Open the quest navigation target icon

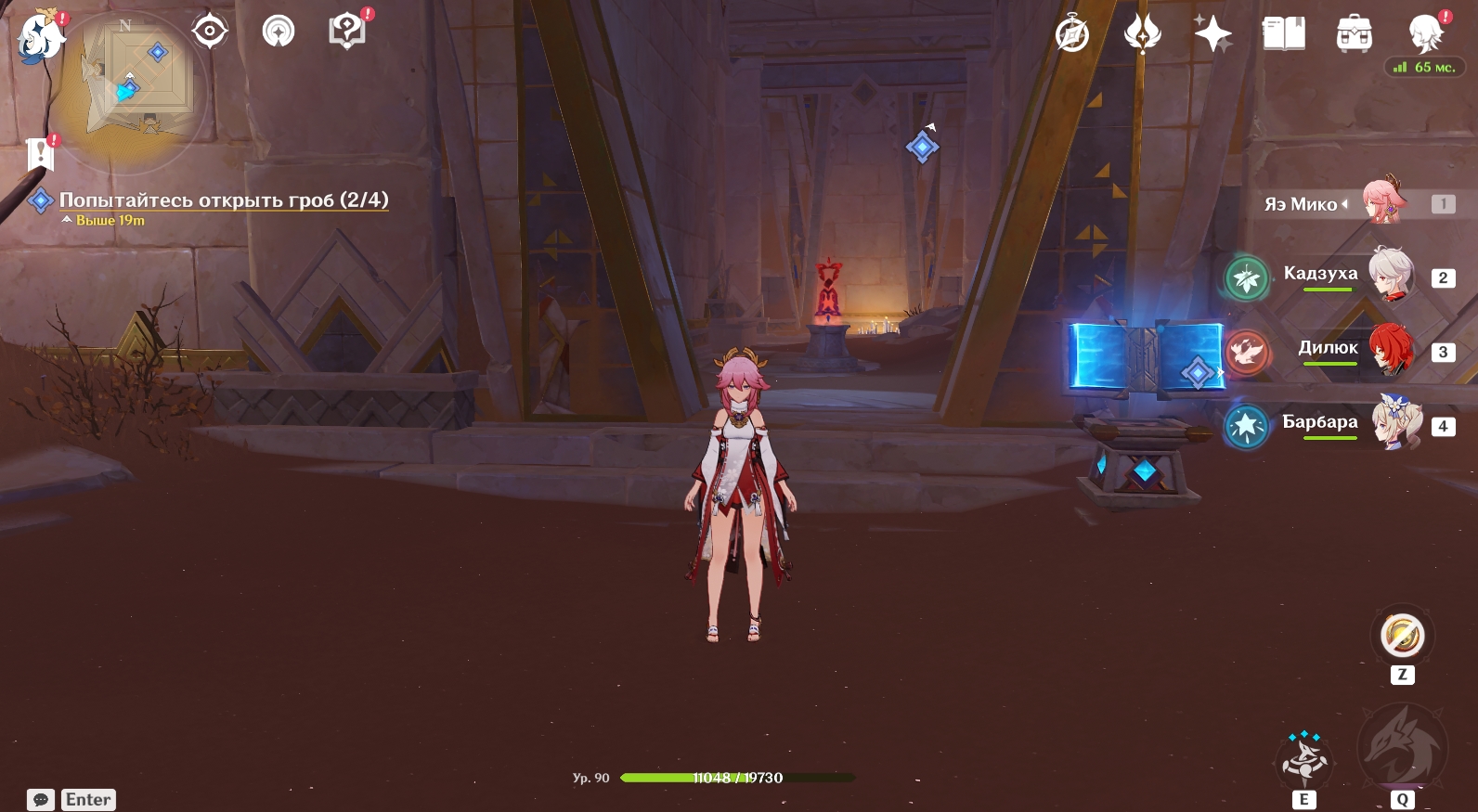click(210, 32)
